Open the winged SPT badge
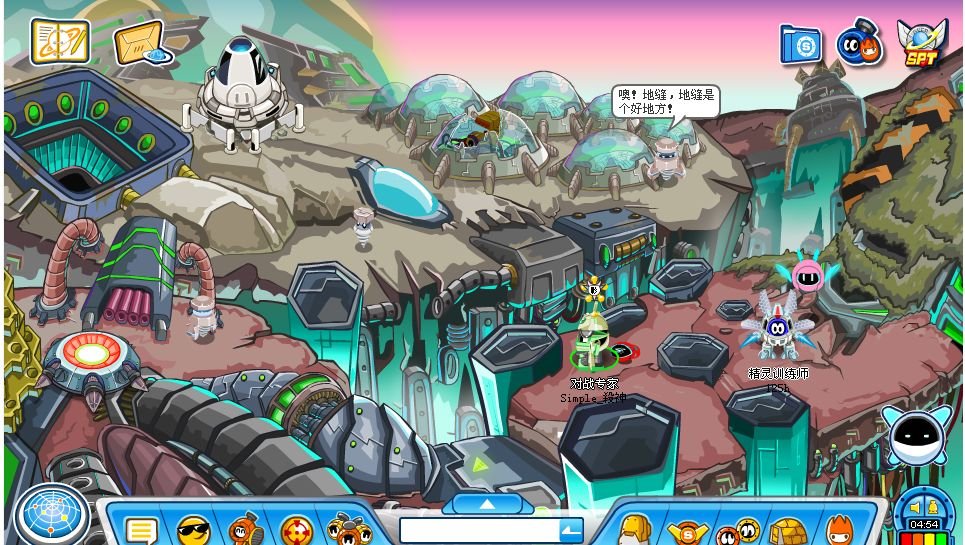Screen dimensions: 965x545 click(x=921, y=44)
